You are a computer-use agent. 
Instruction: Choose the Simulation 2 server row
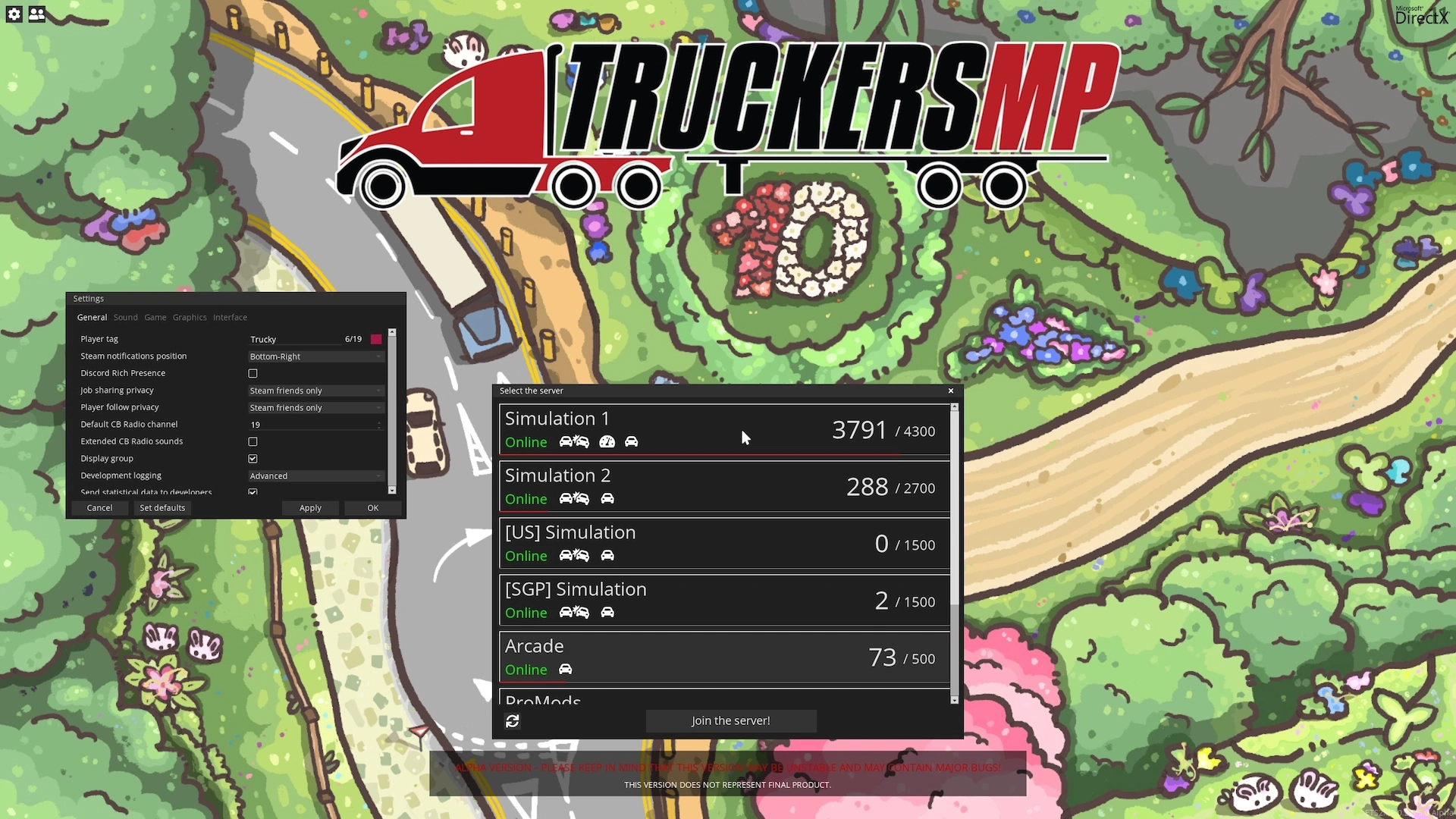724,487
